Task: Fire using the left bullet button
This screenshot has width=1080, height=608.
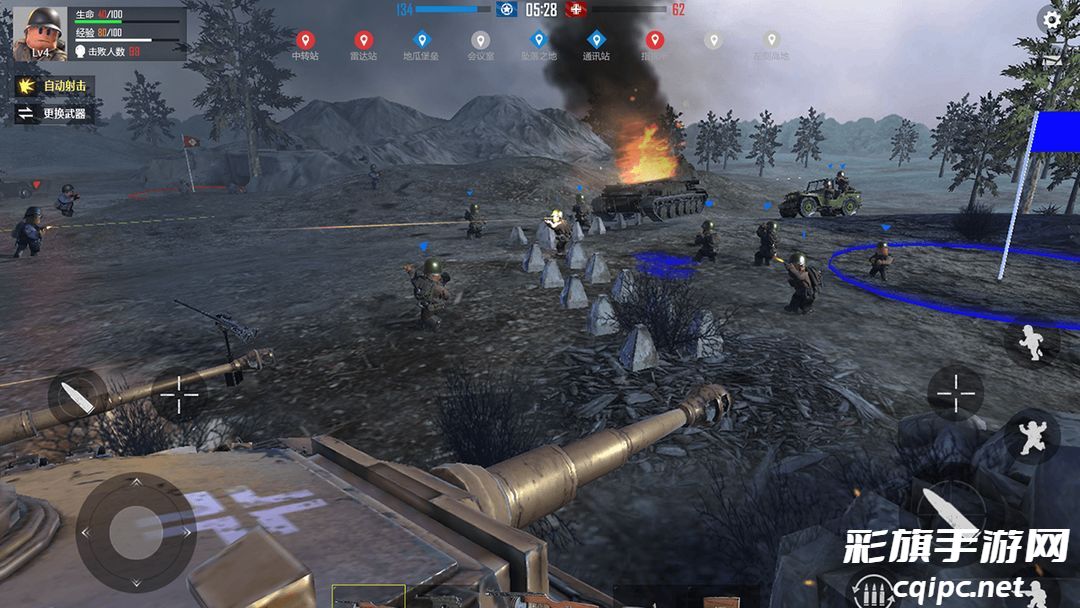Action: pos(77,396)
